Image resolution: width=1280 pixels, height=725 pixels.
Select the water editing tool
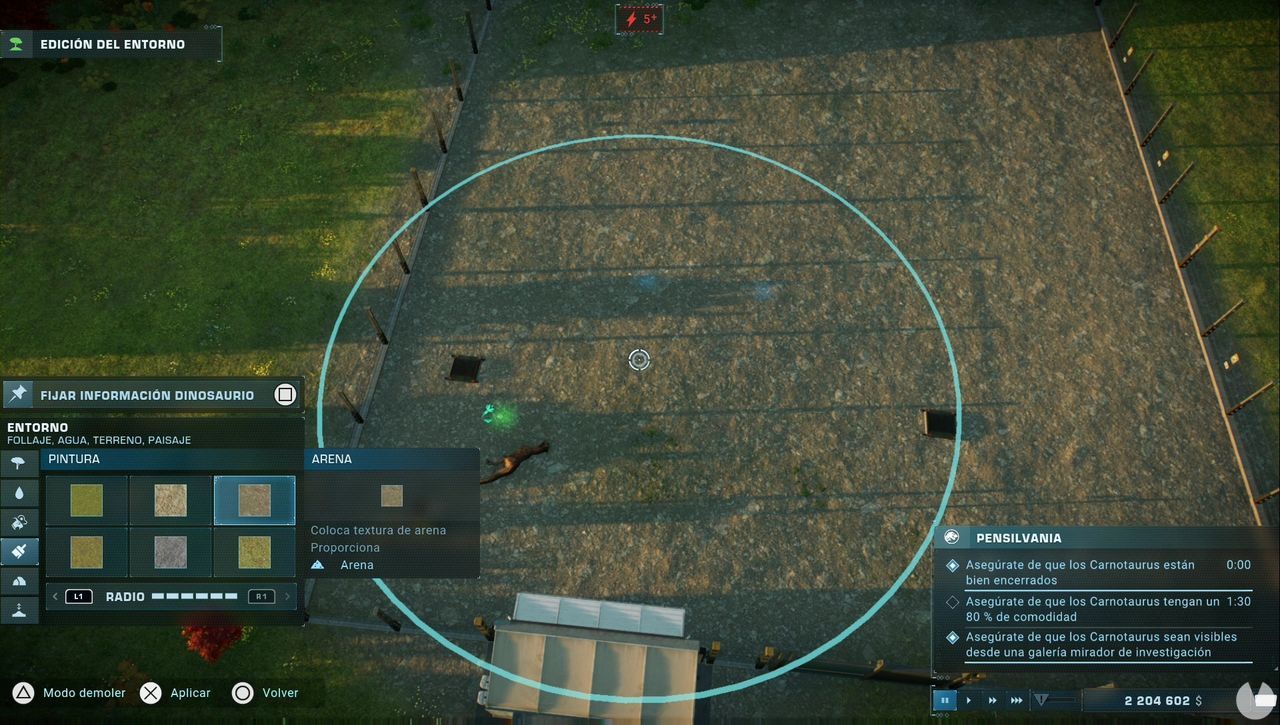20,492
